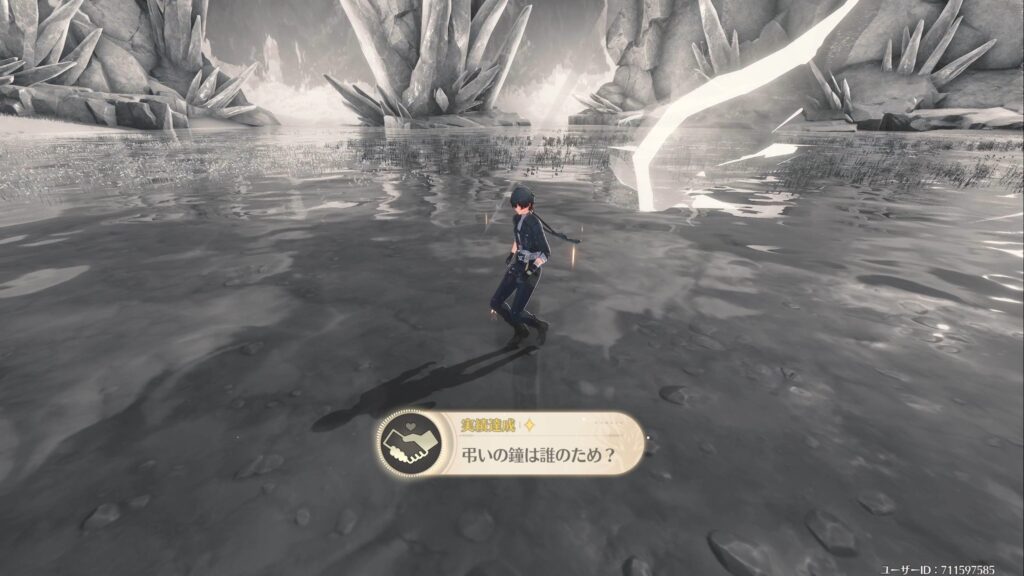Open the 弔いの鐘は誰のため？ achievement notification
This screenshot has height=576, width=1024.
tap(511, 444)
